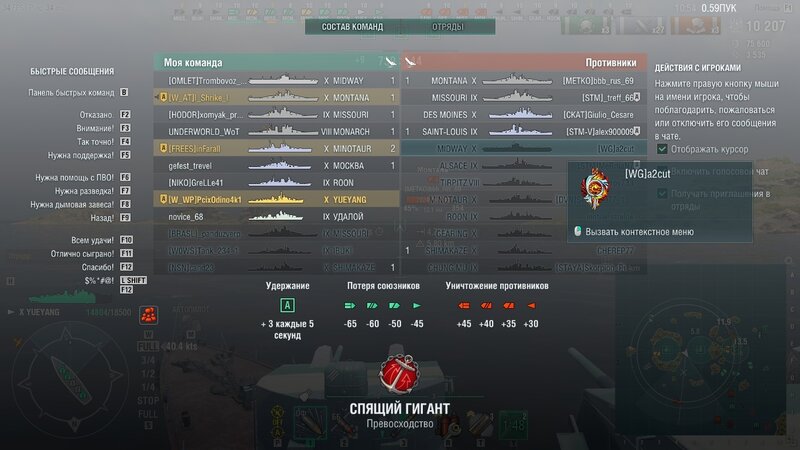Select enemy alex900009 on SAINT-LOUIS
Viewport: 800px width, 450px height.
601,131
